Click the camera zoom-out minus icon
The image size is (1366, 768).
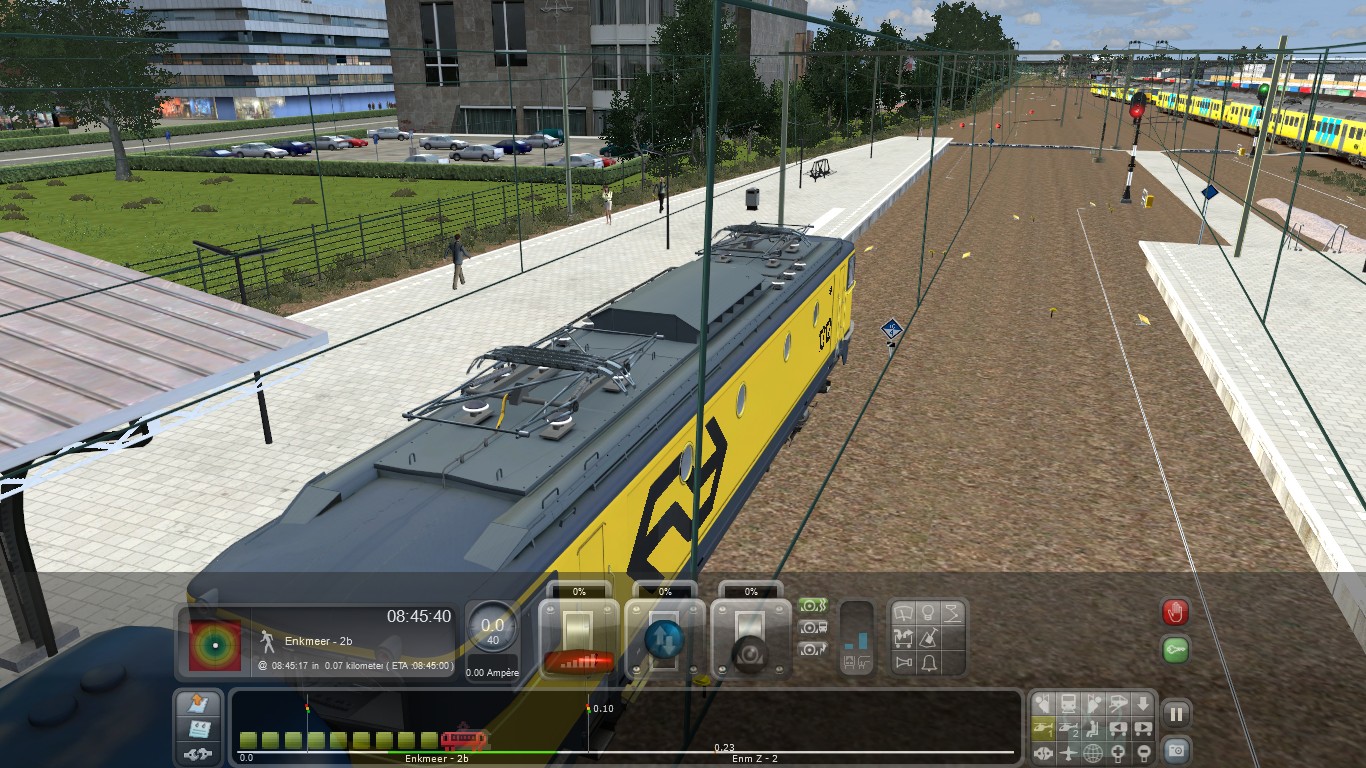1143,752
